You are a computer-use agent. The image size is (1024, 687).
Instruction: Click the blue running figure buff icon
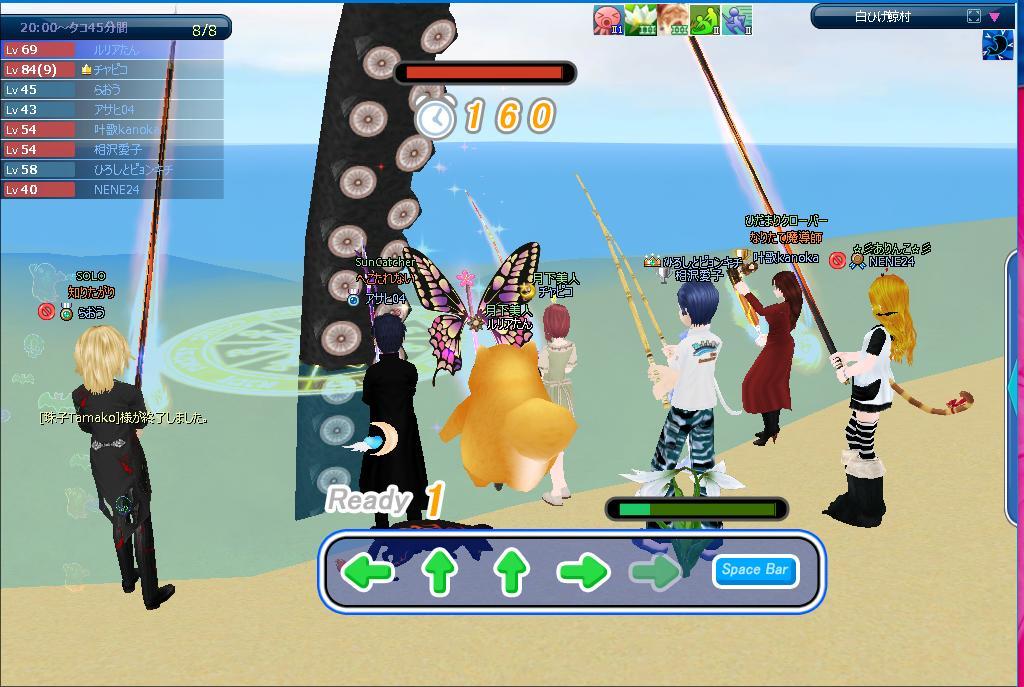[736, 19]
